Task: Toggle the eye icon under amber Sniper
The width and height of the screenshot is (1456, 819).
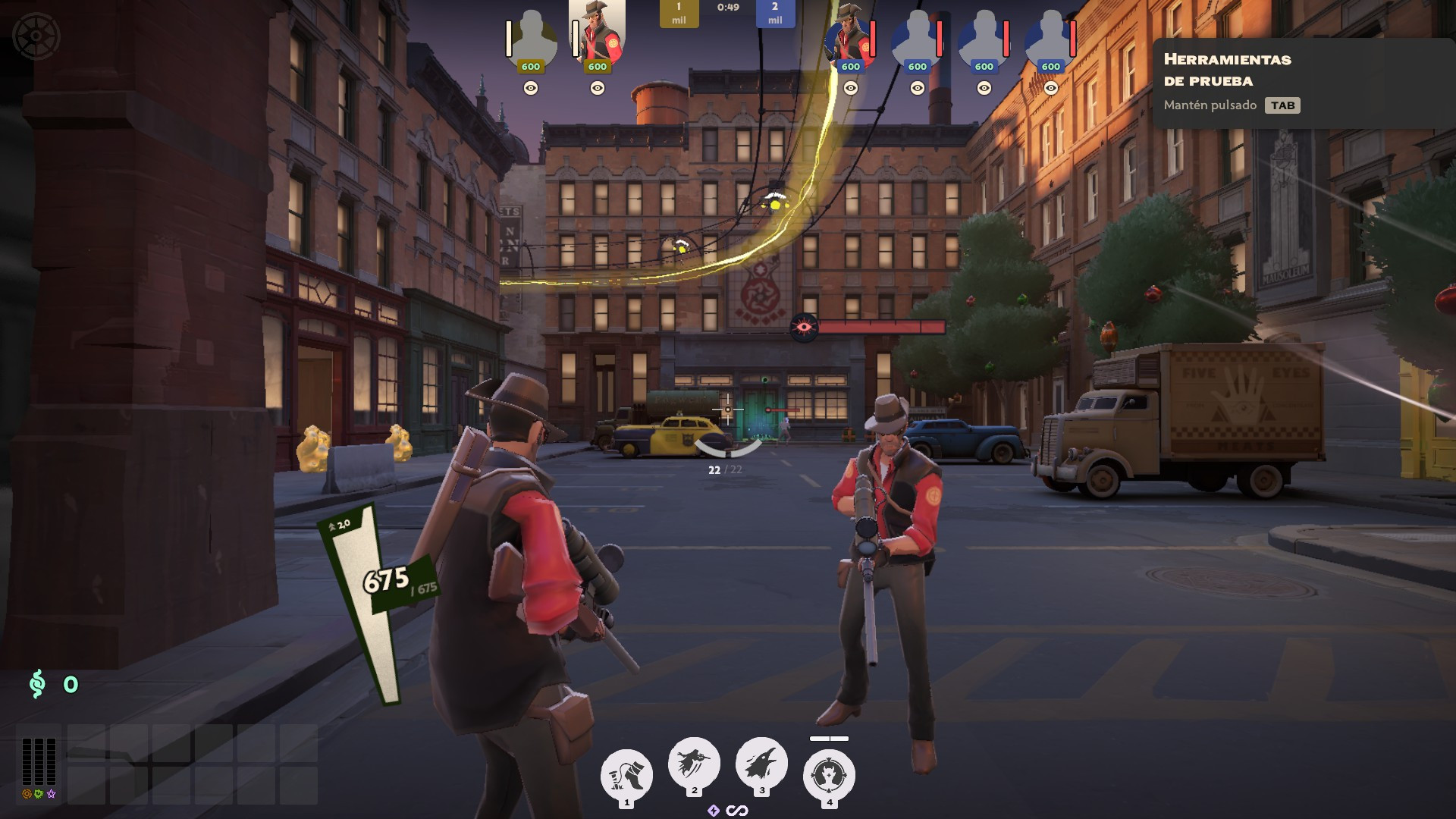Action: point(598,89)
